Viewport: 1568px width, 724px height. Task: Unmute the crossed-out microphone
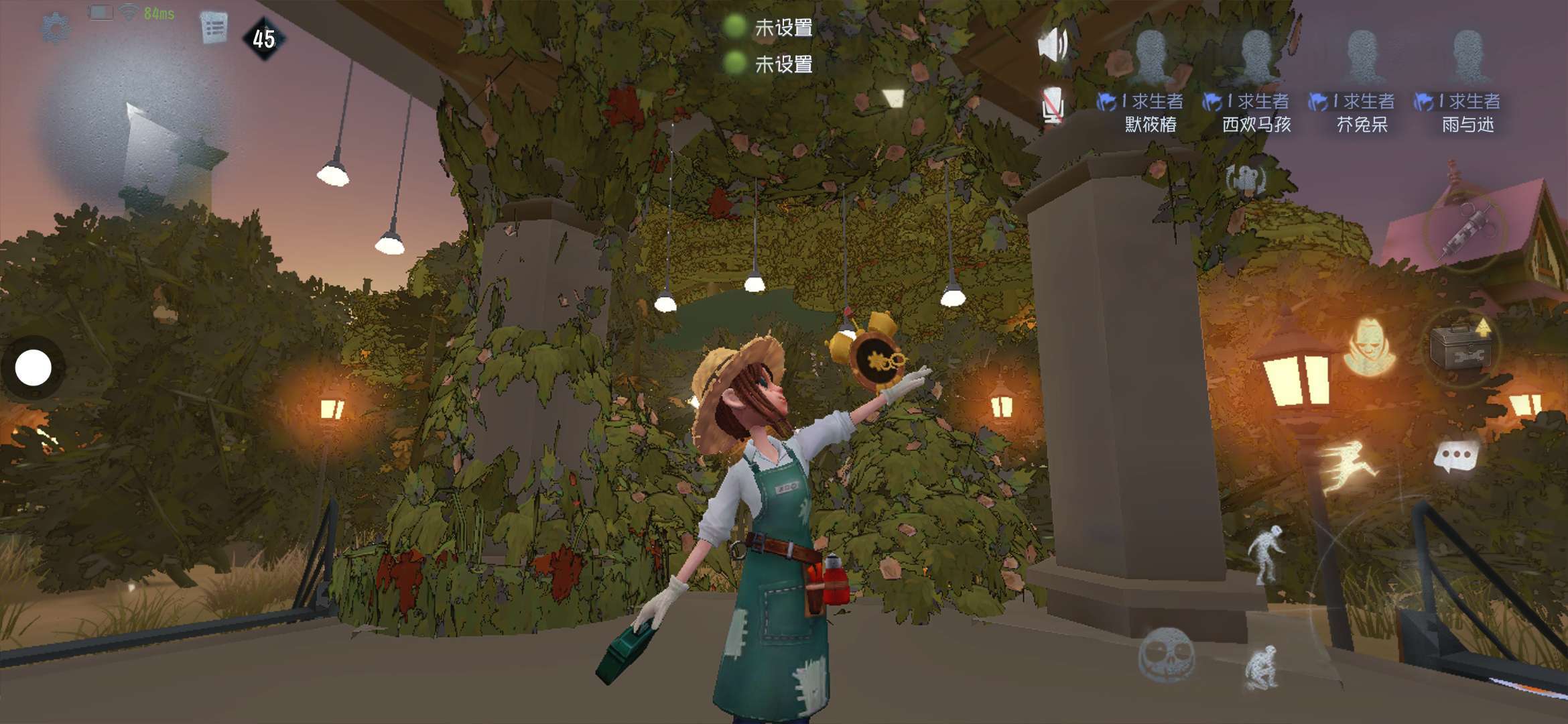click(x=1052, y=105)
